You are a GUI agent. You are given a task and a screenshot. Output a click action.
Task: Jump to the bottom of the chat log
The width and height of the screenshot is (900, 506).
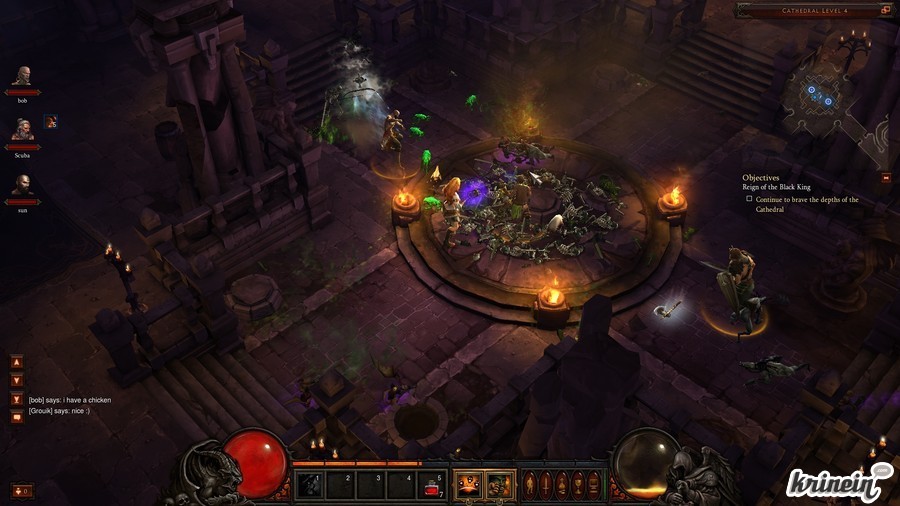(x=17, y=398)
